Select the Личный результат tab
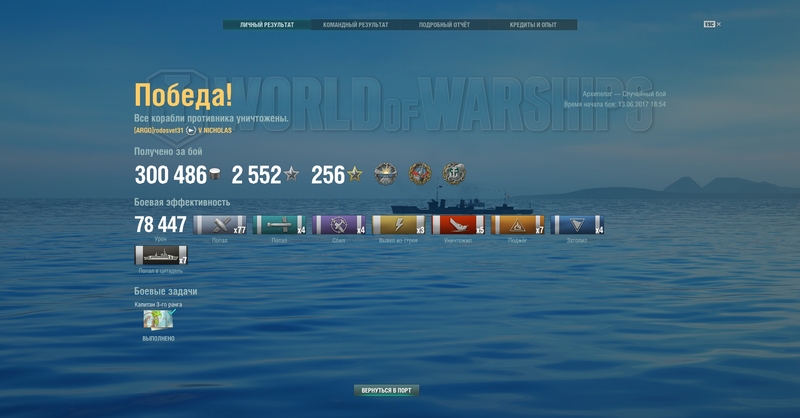Screen dimensions: 800x418 (266, 25)
